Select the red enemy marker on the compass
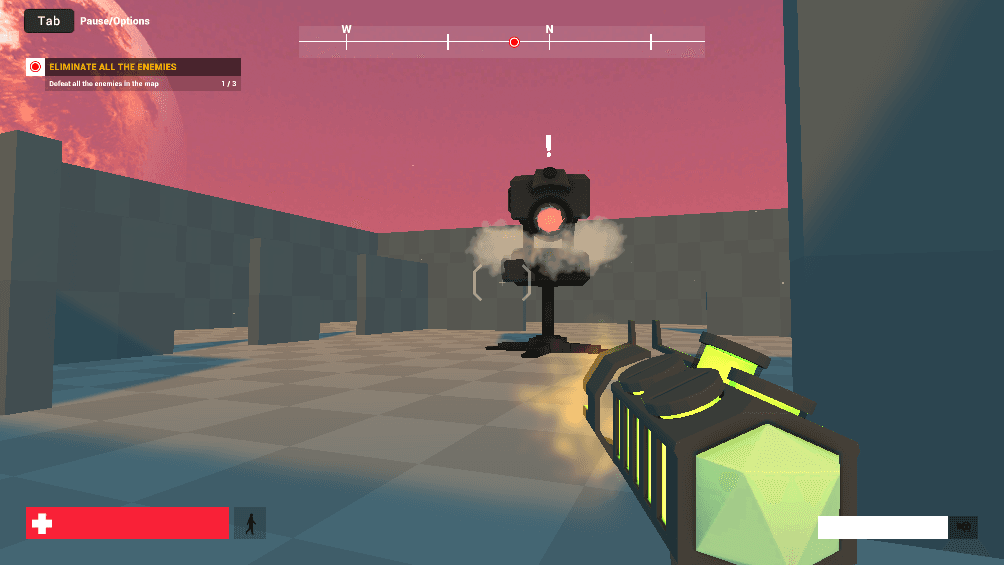Screen dimensions: 1004x565 pyautogui.click(x=514, y=42)
